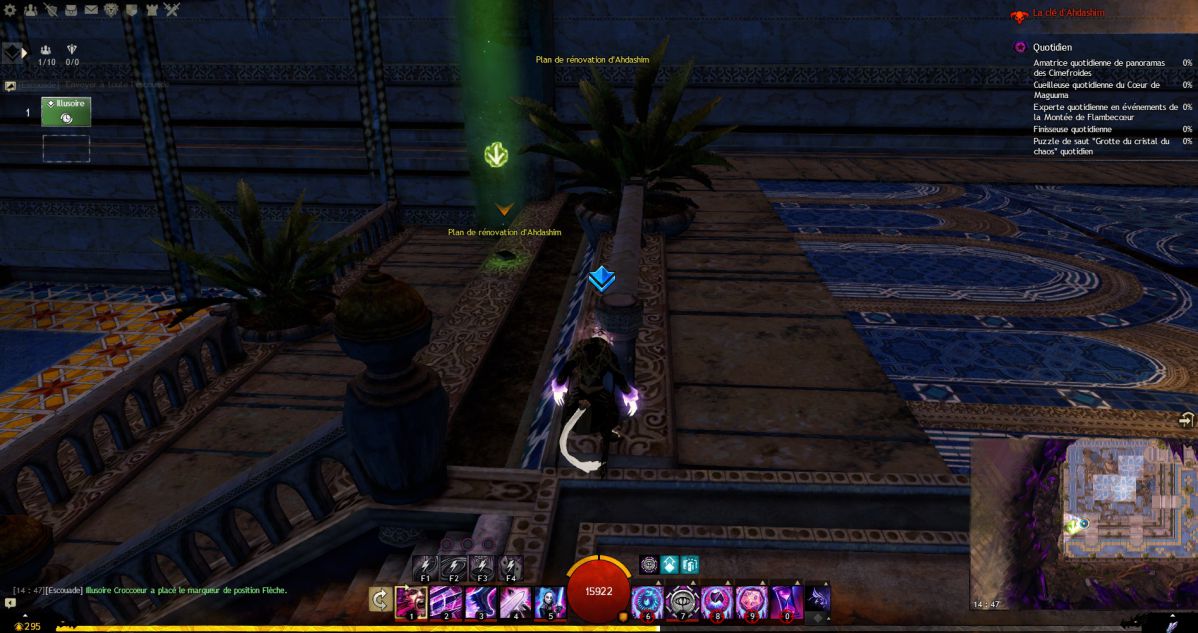Open the lion head Trading Post icon
Image resolution: width=1198 pixels, height=633 pixels.
click(112, 10)
